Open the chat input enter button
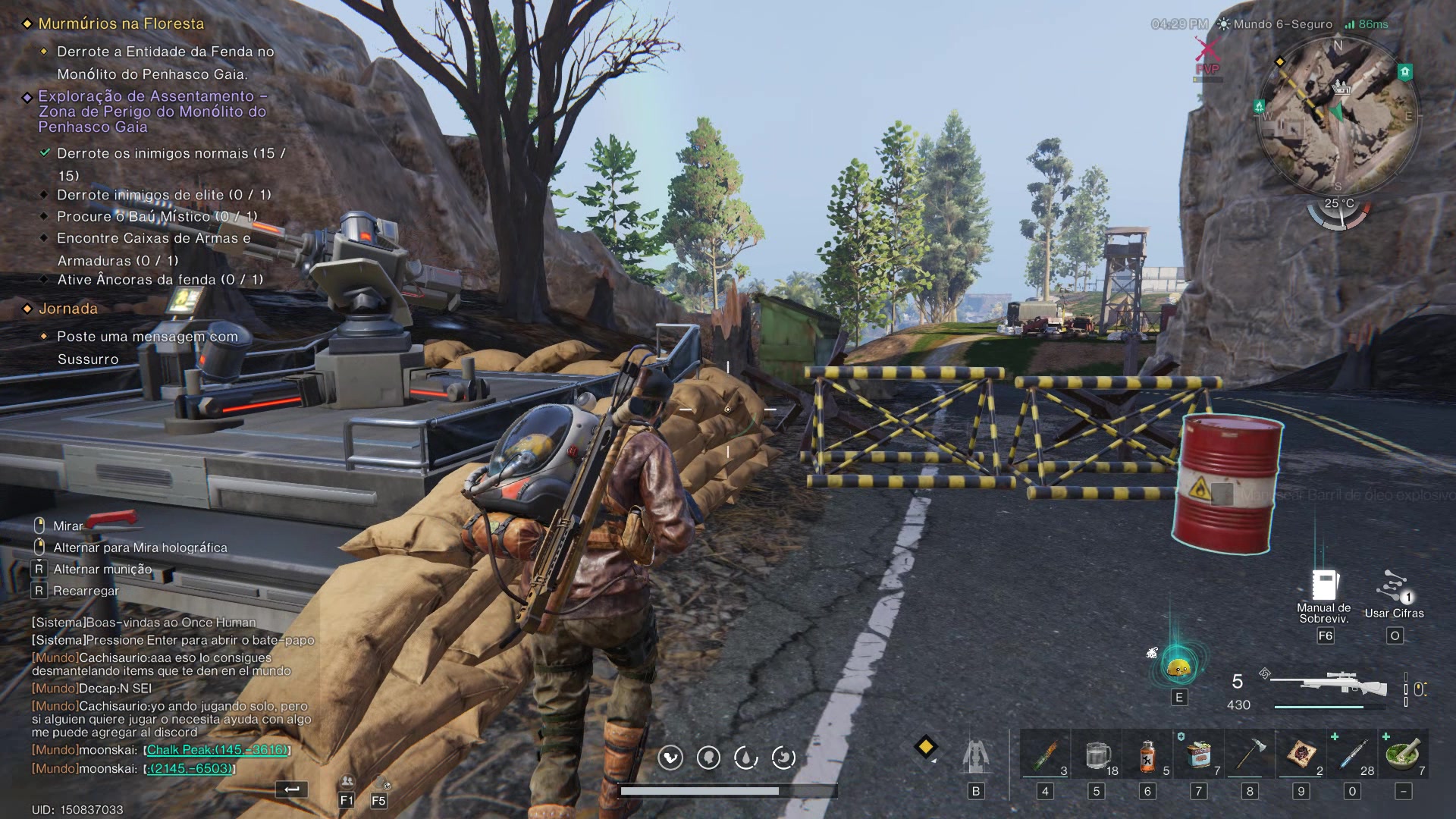This screenshot has width=1456, height=819. tap(292, 789)
